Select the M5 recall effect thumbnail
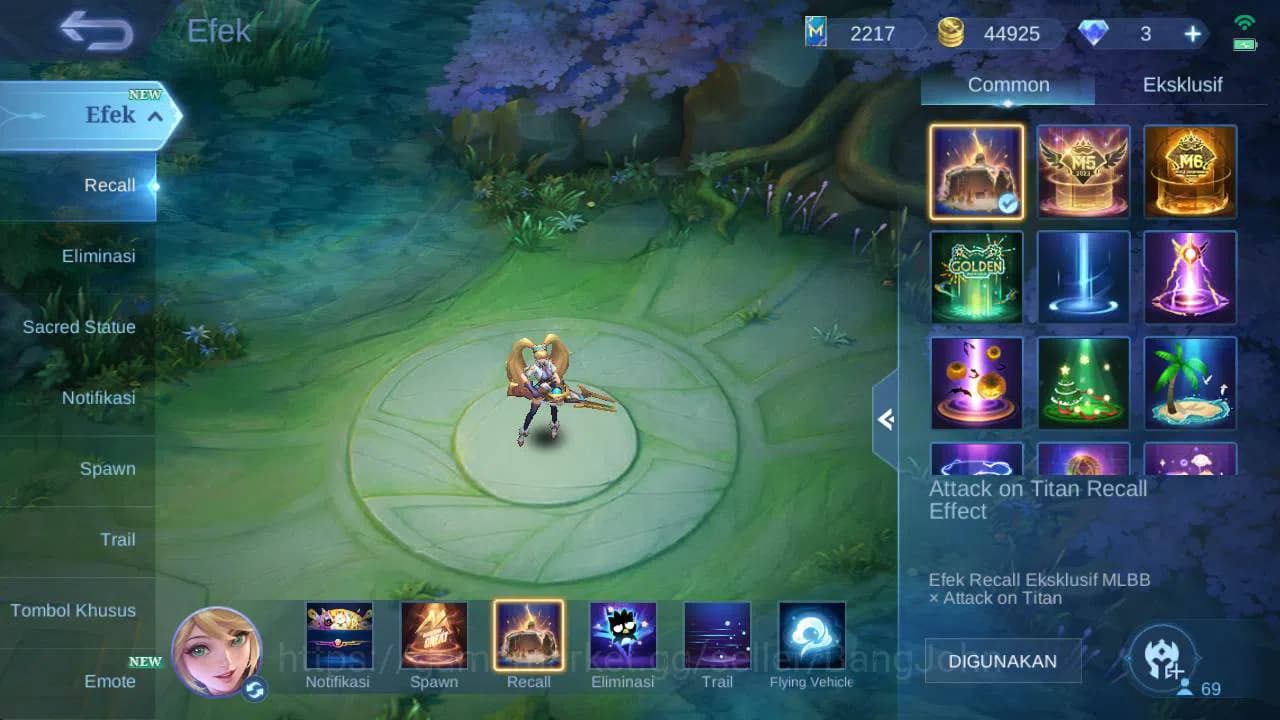Image resolution: width=1280 pixels, height=720 pixels. click(1083, 172)
